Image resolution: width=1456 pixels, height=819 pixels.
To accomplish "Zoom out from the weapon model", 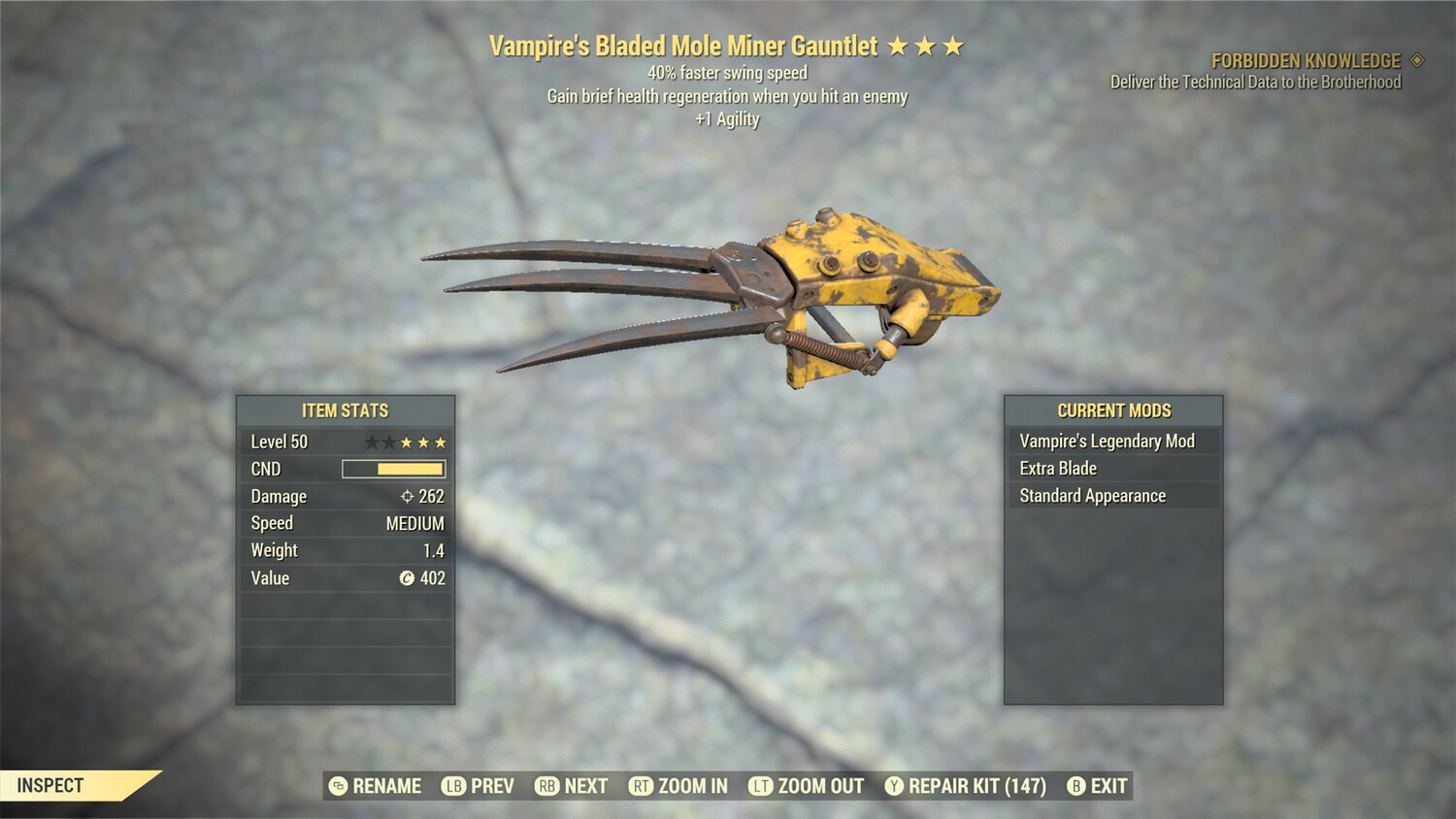I will pos(807,786).
